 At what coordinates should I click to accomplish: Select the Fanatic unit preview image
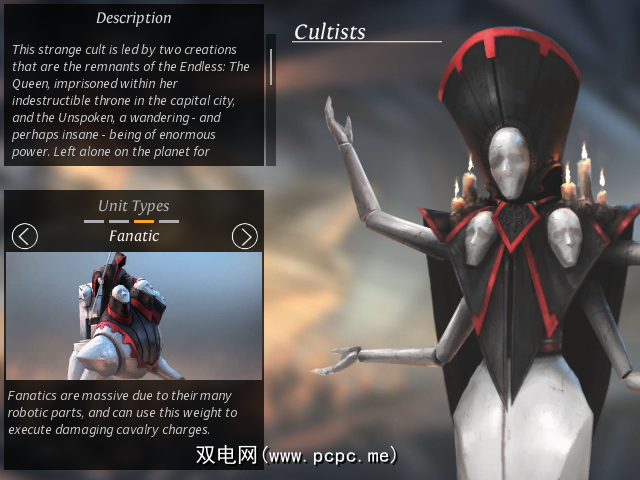(134, 315)
